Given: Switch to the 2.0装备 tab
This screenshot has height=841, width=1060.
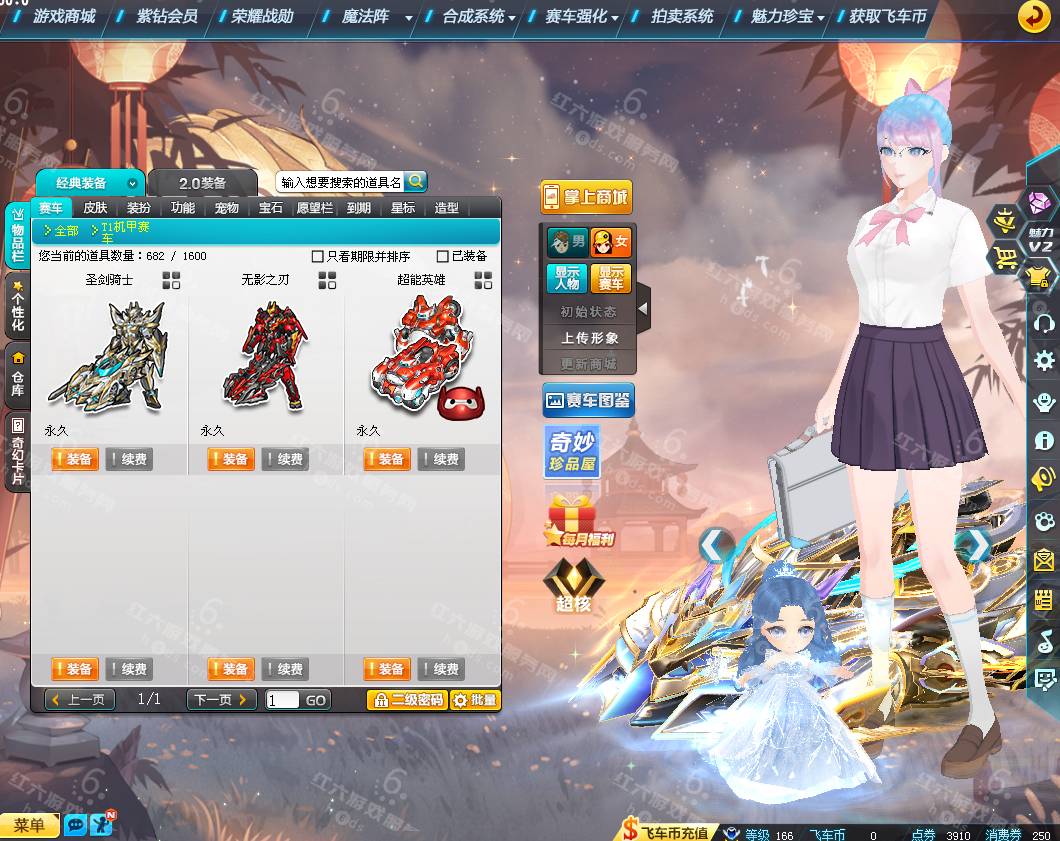Looking at the screenshot, I should click(x=202, y=183).
